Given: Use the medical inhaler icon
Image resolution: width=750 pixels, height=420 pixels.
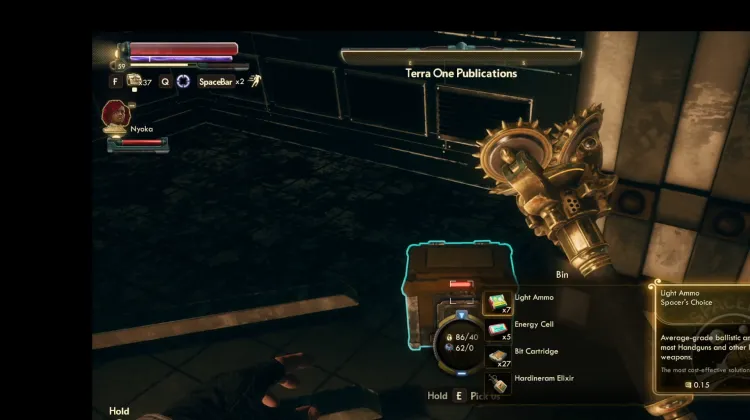Looking at the screenshot, I should tap(134, 81).
